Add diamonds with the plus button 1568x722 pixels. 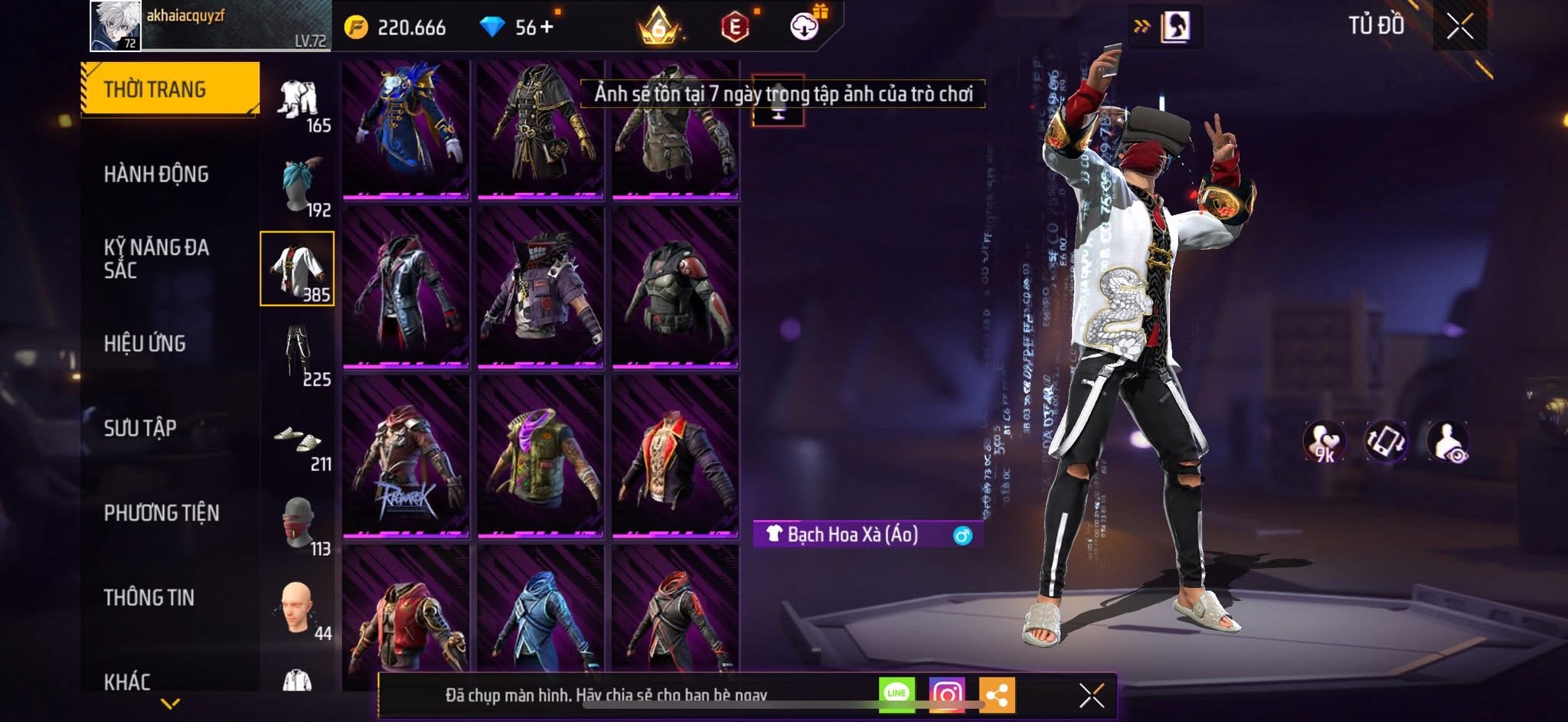click(x=547, y=28)
